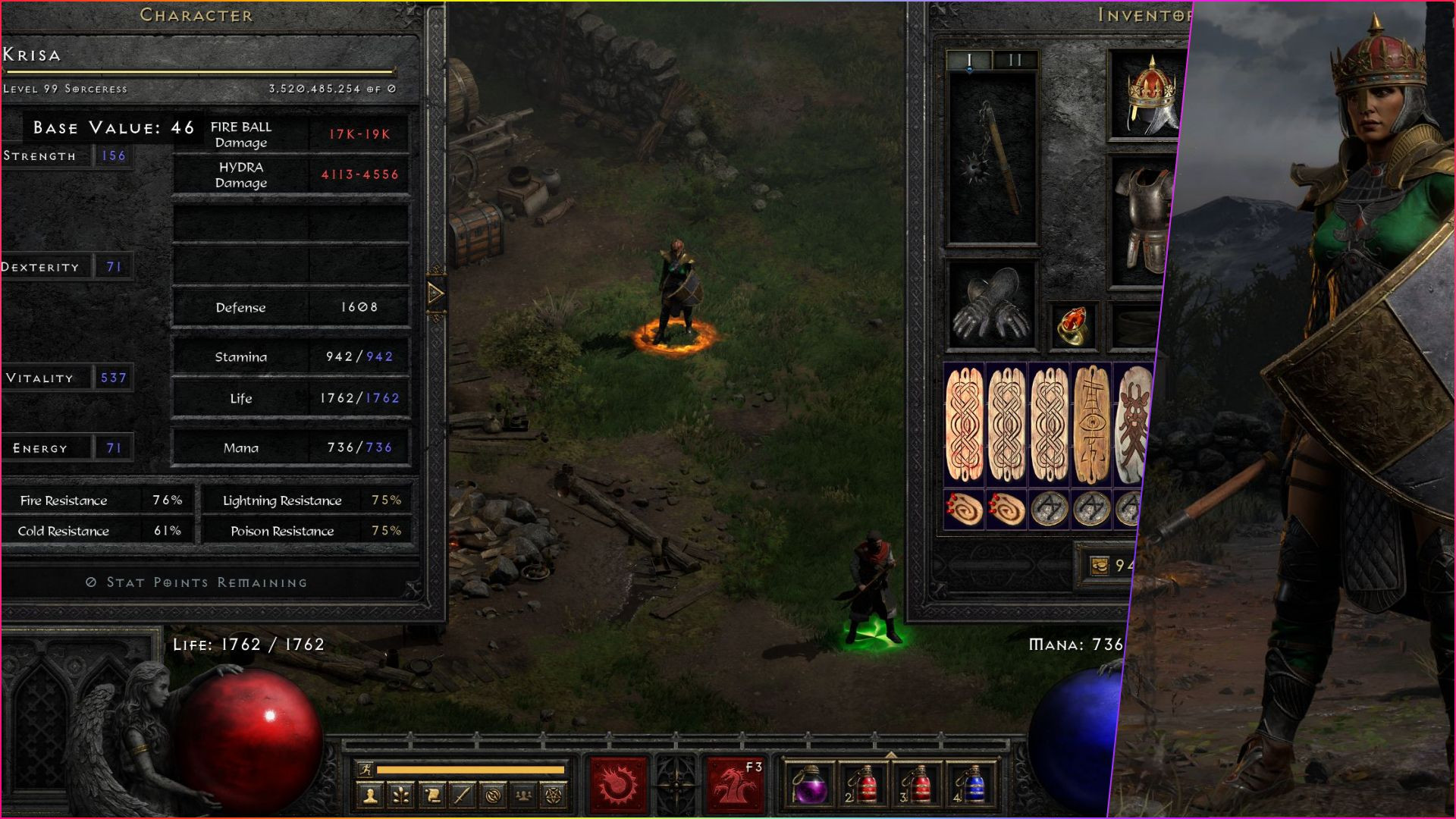The width and height of the screenshot is (1456, 819).
Task: Click the pentagram icon in the menu bar
Action: 554,793
